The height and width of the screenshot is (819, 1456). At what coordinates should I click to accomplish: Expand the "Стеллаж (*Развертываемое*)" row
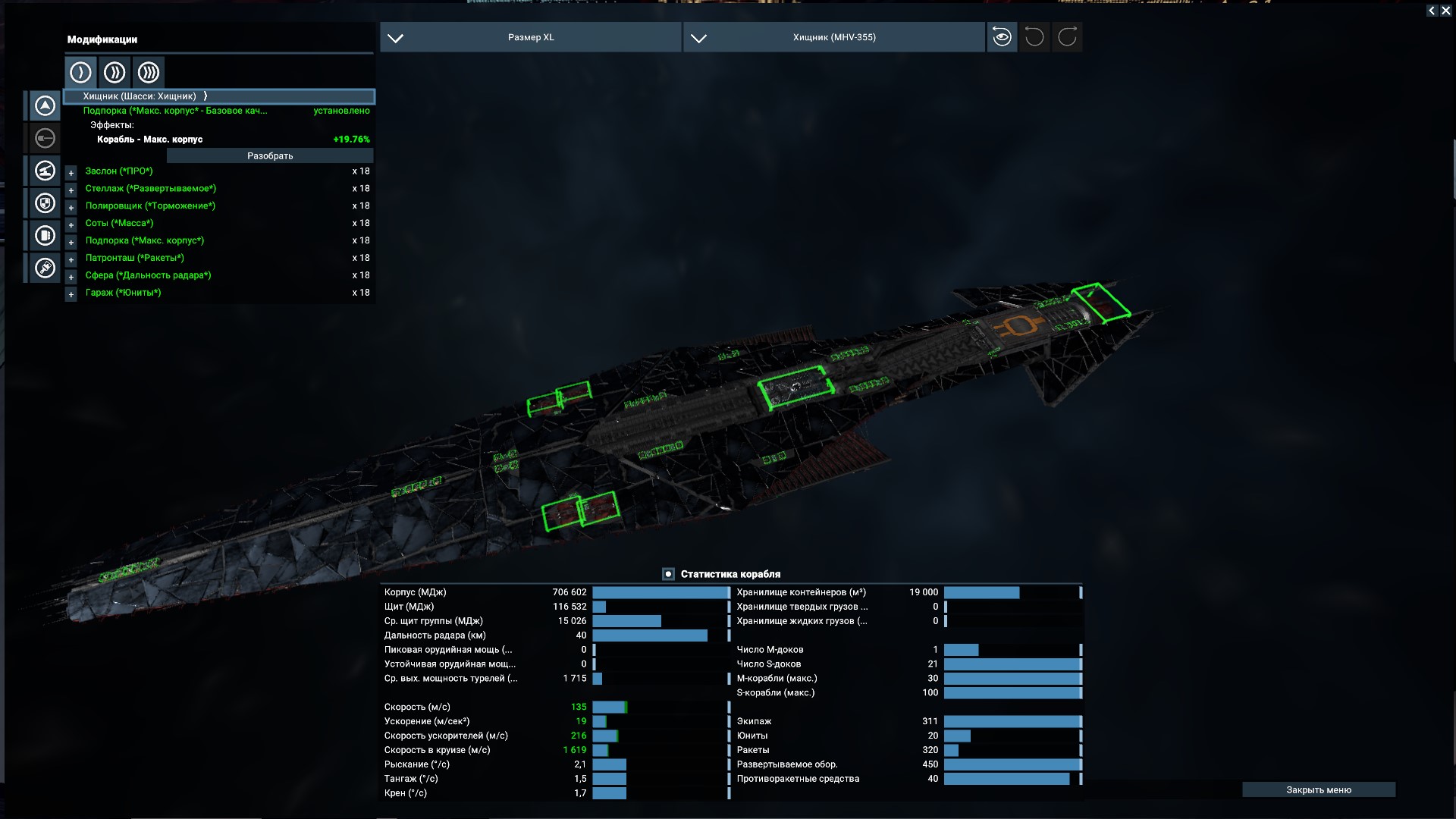pyautogui.click(x=71, y=190)
